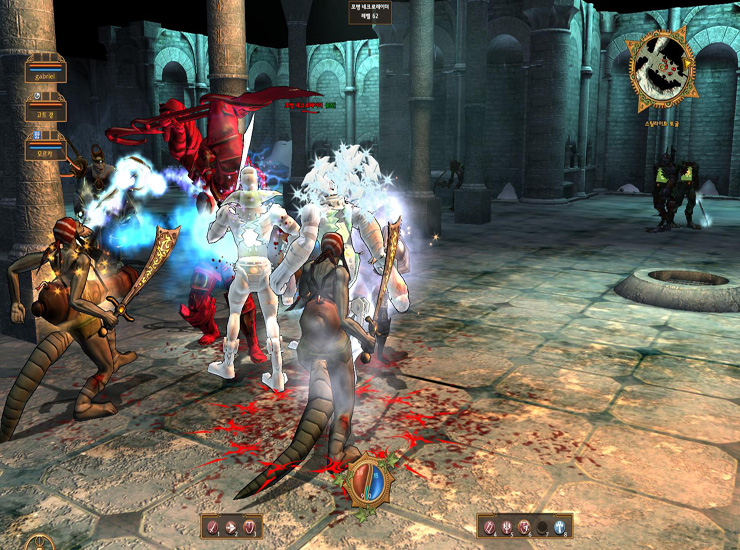The height and width of the screenshot is (550, 740).
Task: Select the third party member frame
Action: pyautogui.click(x=46, y=151)
